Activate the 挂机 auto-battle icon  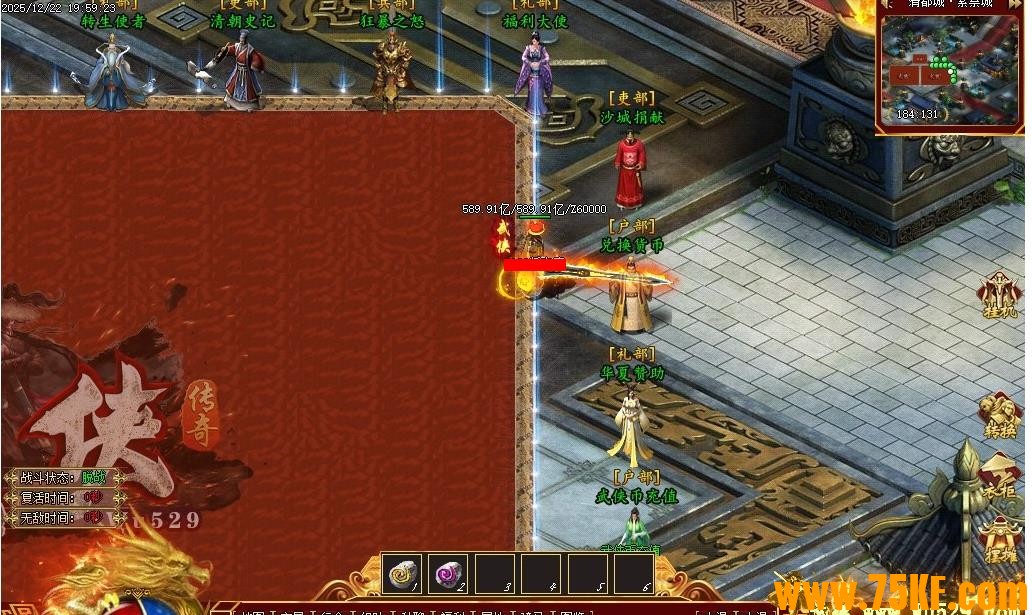point(998,295)
